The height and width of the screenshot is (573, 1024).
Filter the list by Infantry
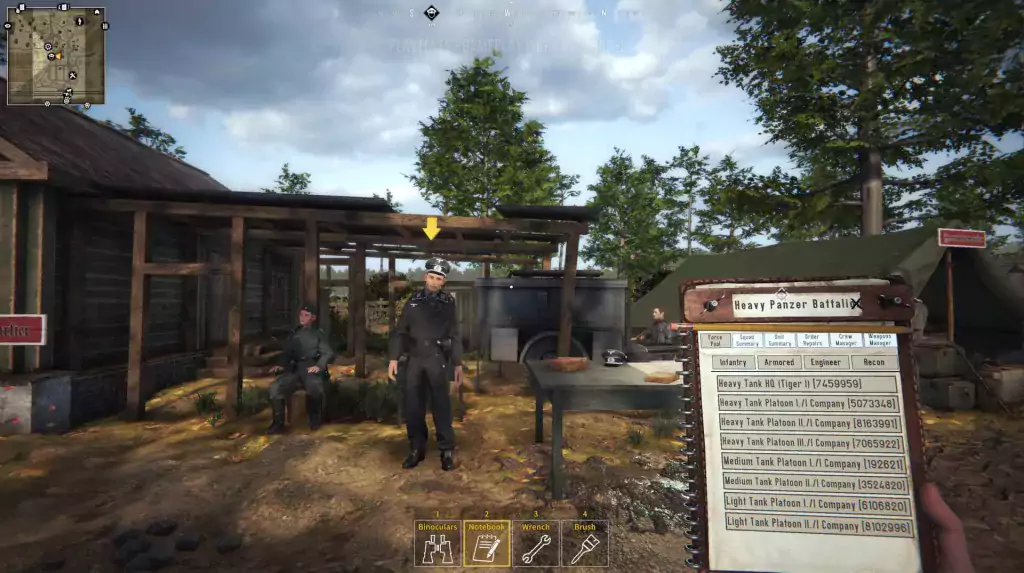click(732, 362)
